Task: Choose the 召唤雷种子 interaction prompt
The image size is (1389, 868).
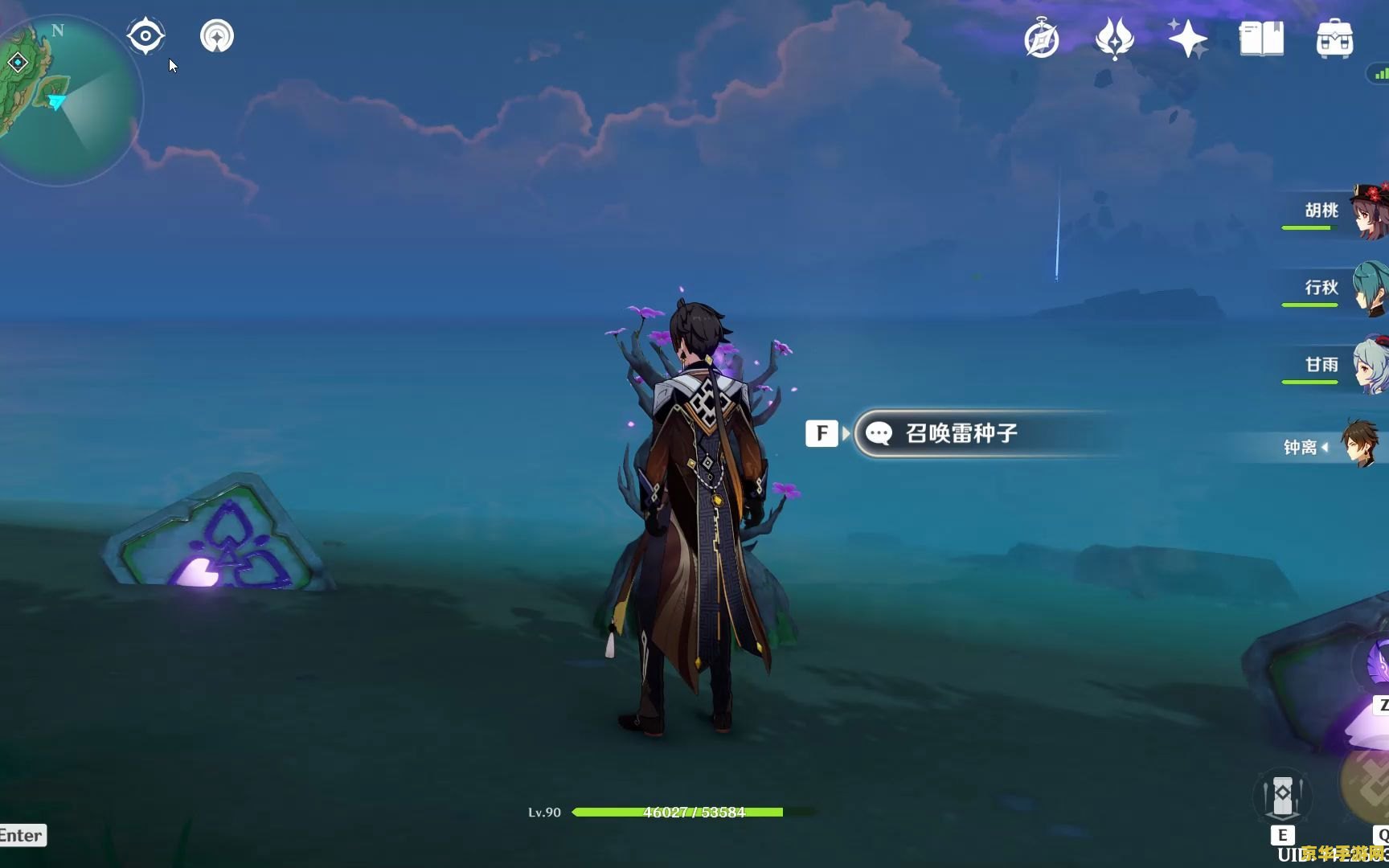Action: [x=961, y=434]
